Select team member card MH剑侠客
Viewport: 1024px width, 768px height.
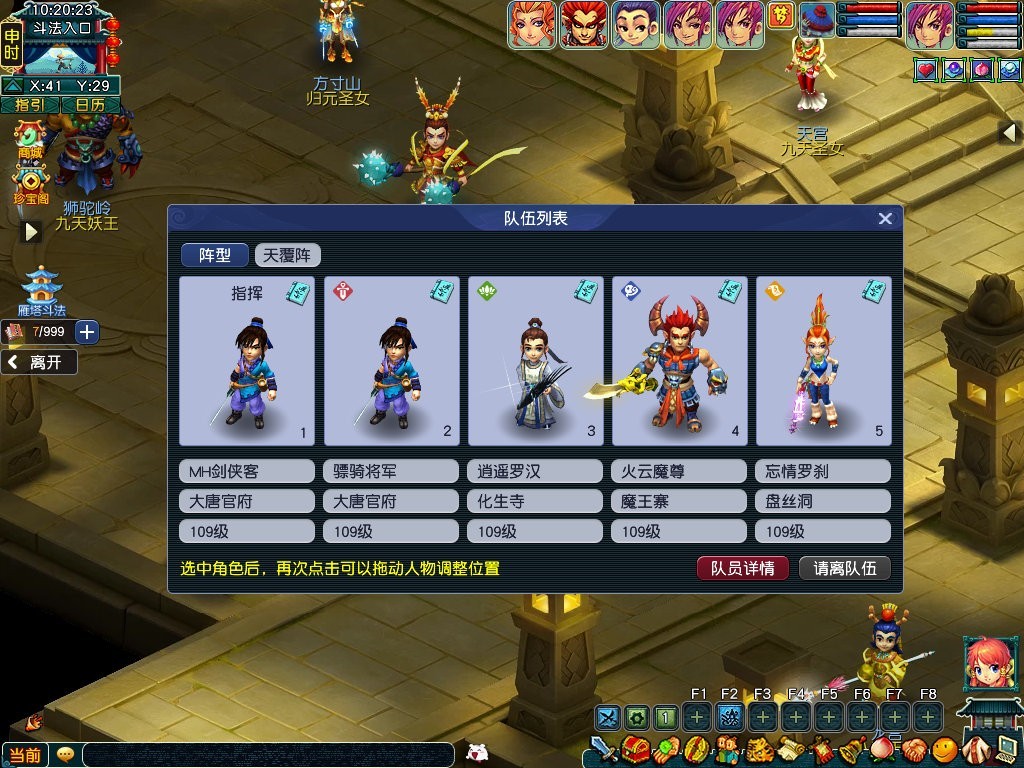[247, 361]
